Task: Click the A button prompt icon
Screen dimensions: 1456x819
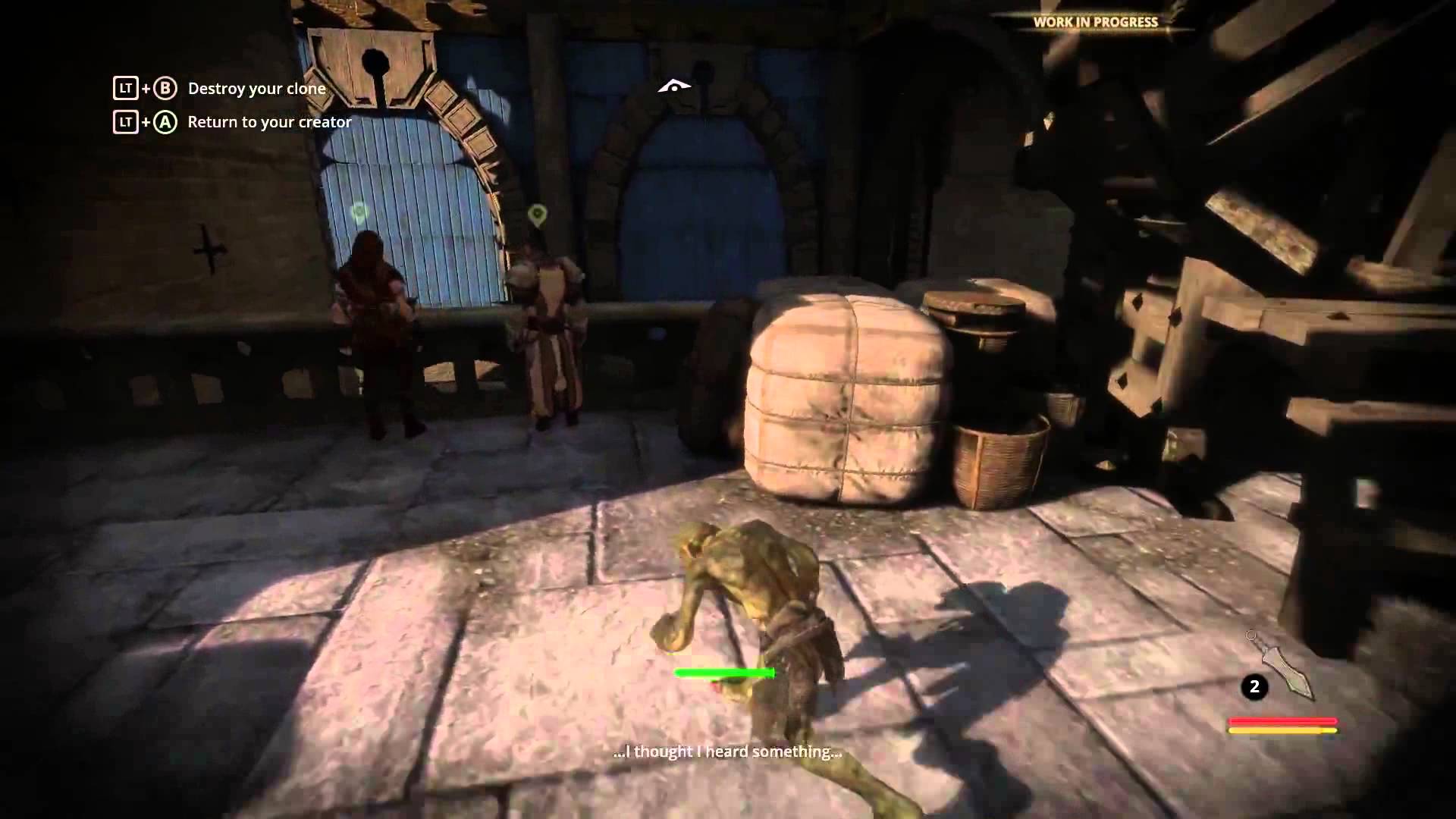Action: [165, 121]
